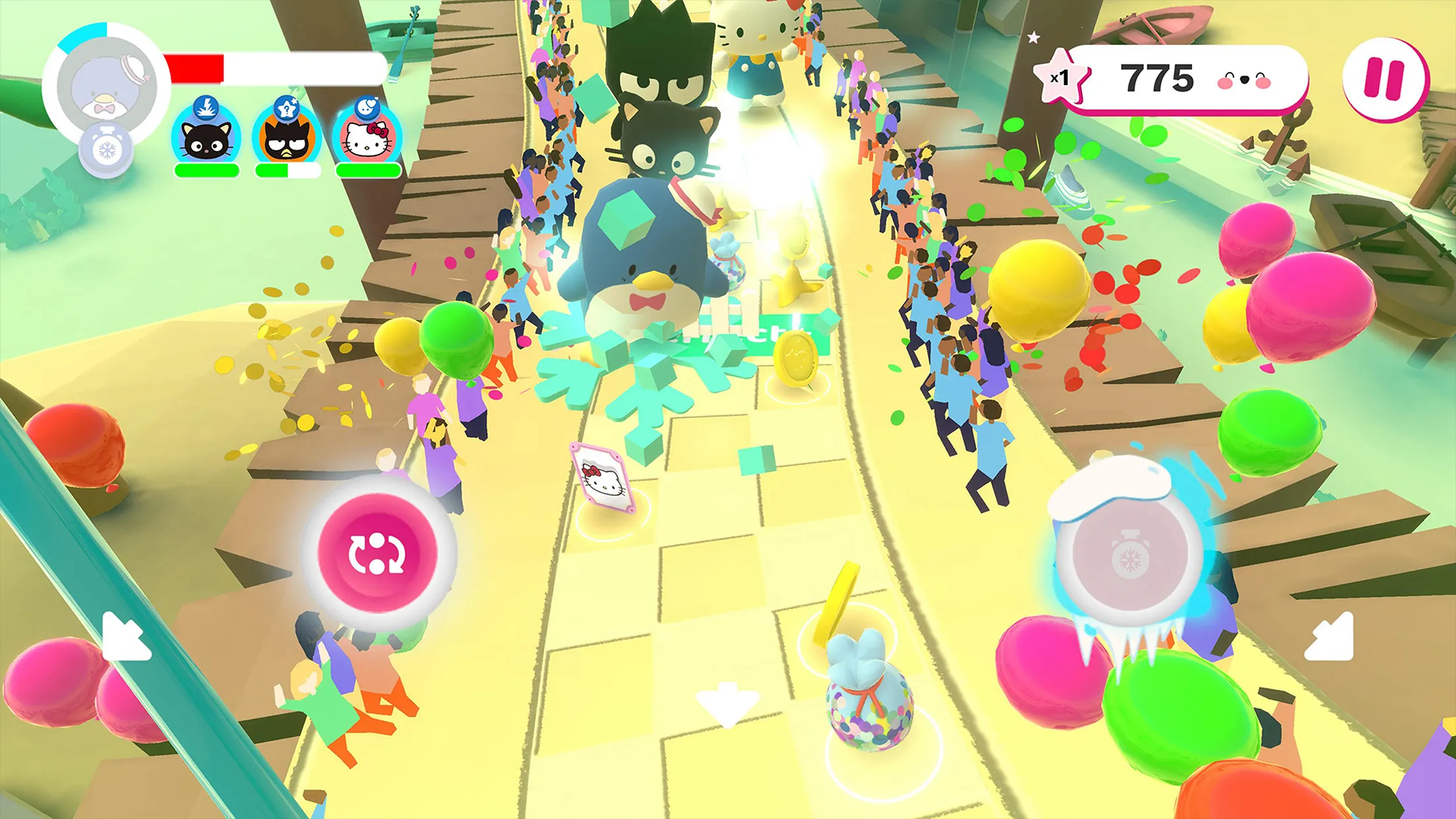This screenshot has height=819, width=1456.
Task: Switch to the Badtz-Maru character portrait
Action: point(286,141)
